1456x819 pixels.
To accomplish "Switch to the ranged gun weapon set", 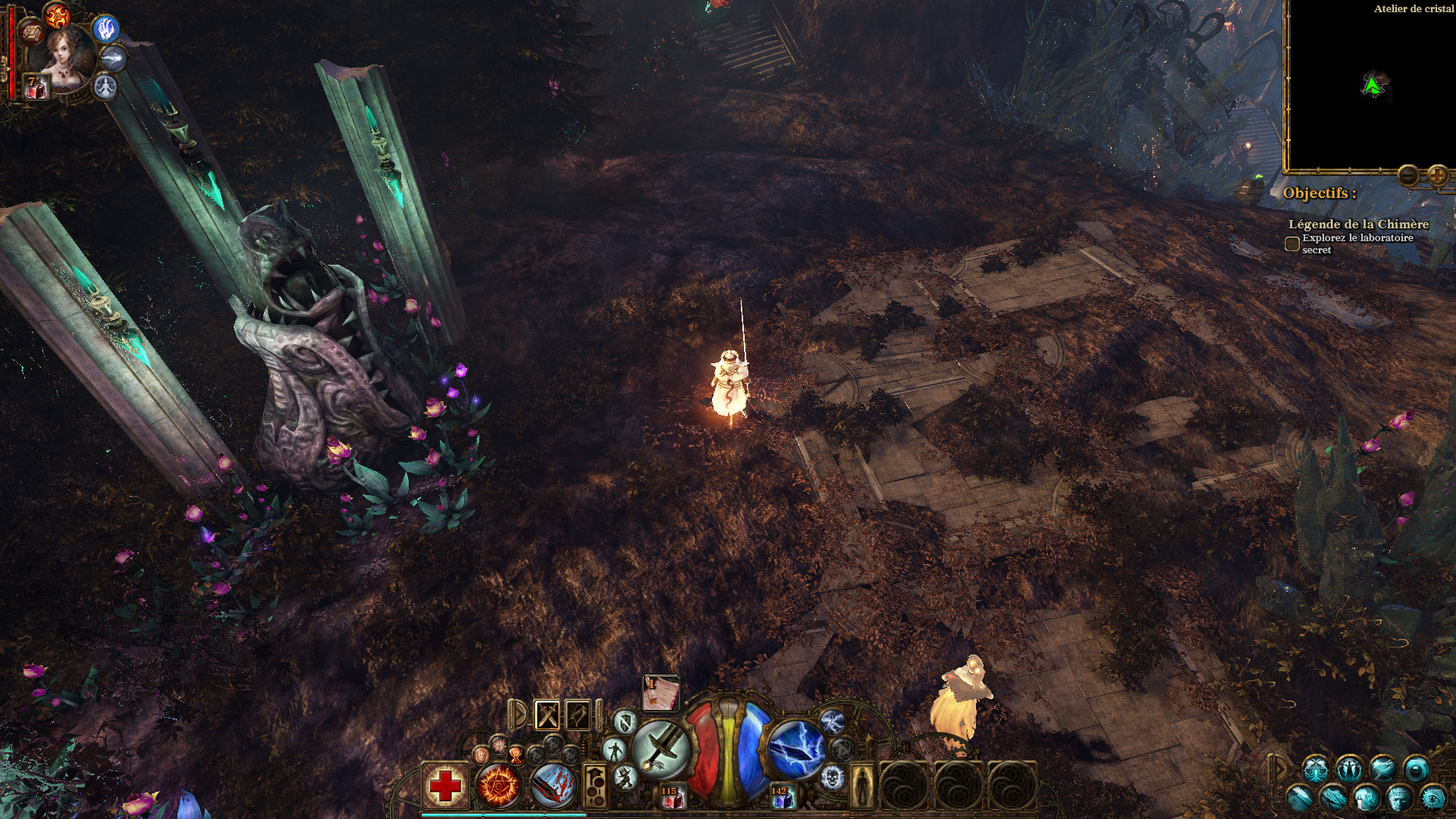I will [x=579, y=715].
